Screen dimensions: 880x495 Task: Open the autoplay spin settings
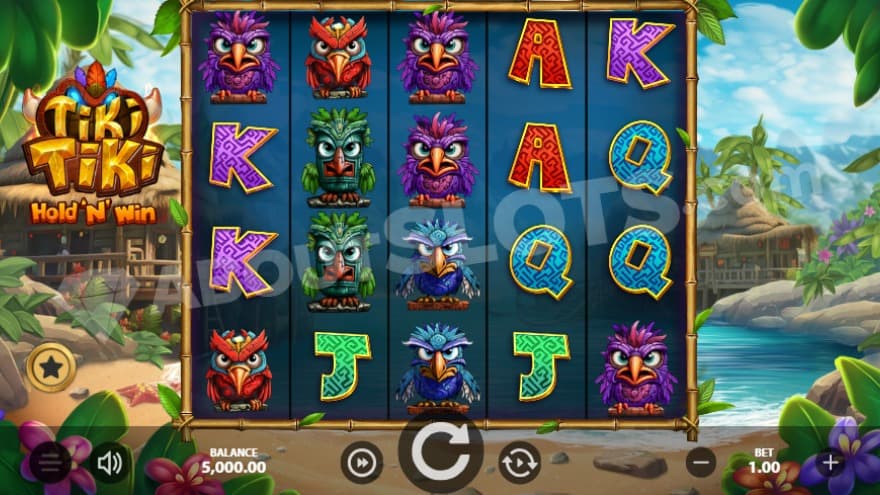click(x=519, y=462)
